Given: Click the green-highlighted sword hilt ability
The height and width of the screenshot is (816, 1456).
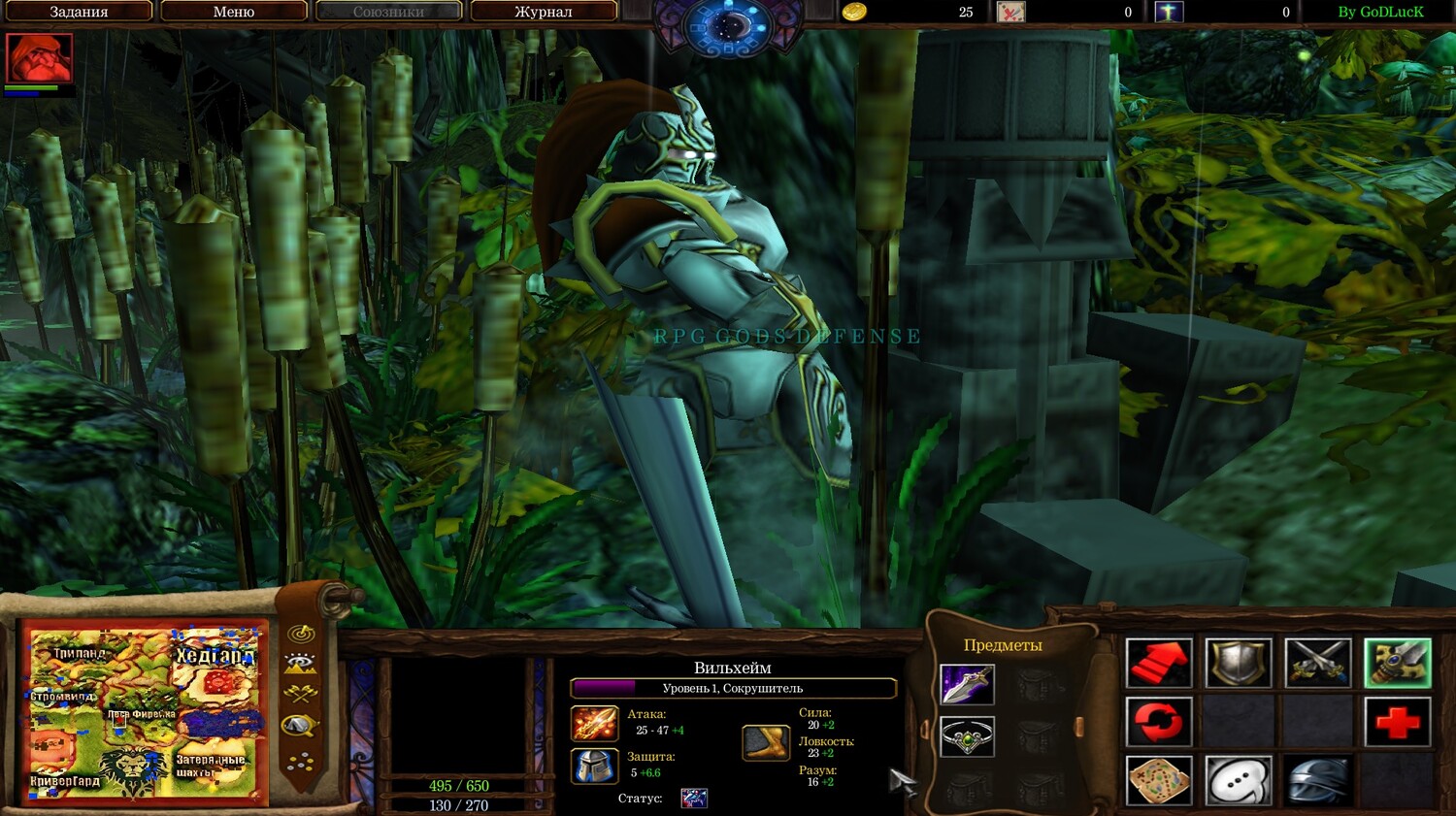Looking at the screenshot, I should pyautogui.click(x=1397, y=664).
